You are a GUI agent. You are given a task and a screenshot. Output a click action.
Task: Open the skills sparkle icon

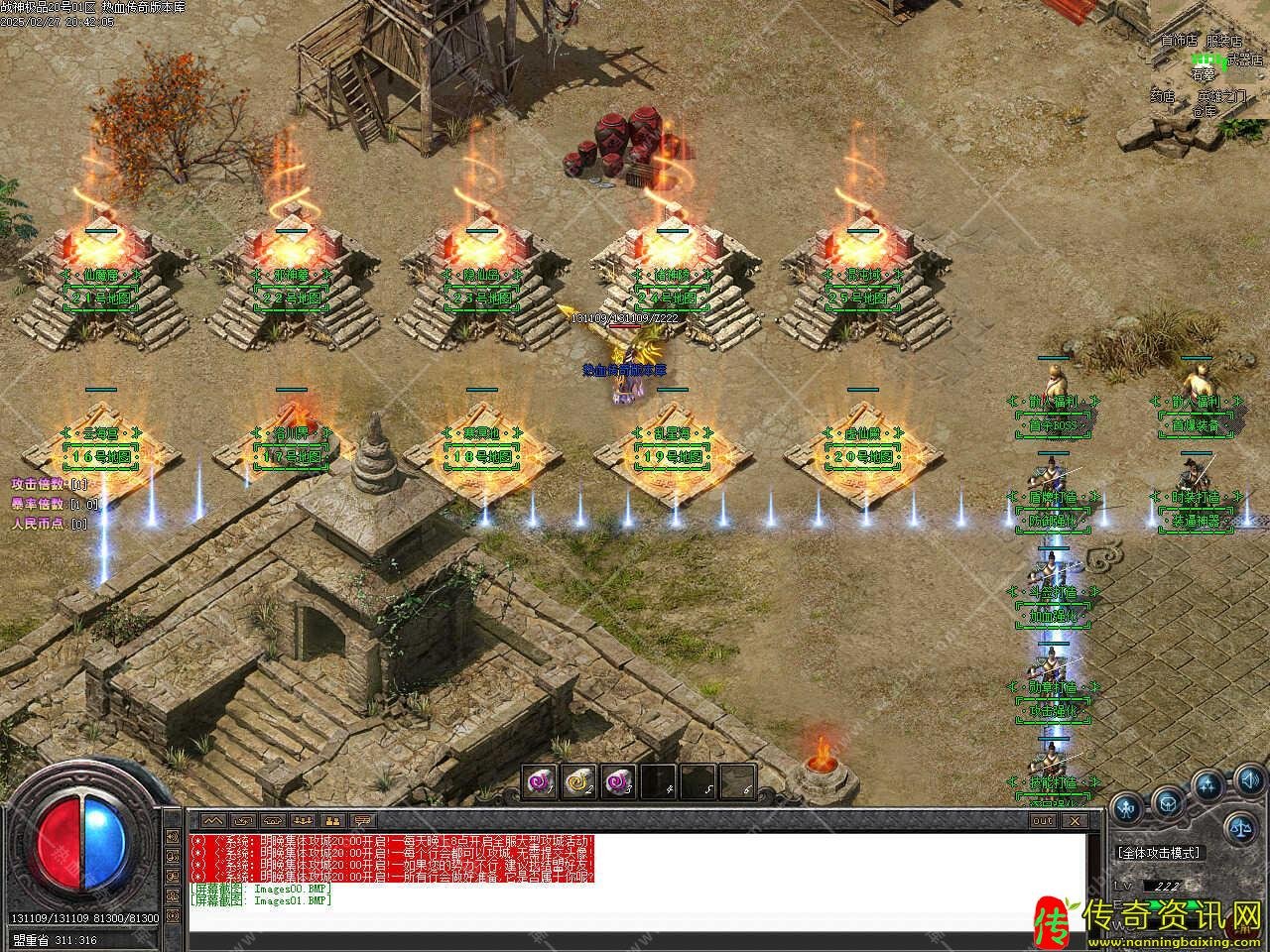pyautogui.click(x=1207, y=786)
